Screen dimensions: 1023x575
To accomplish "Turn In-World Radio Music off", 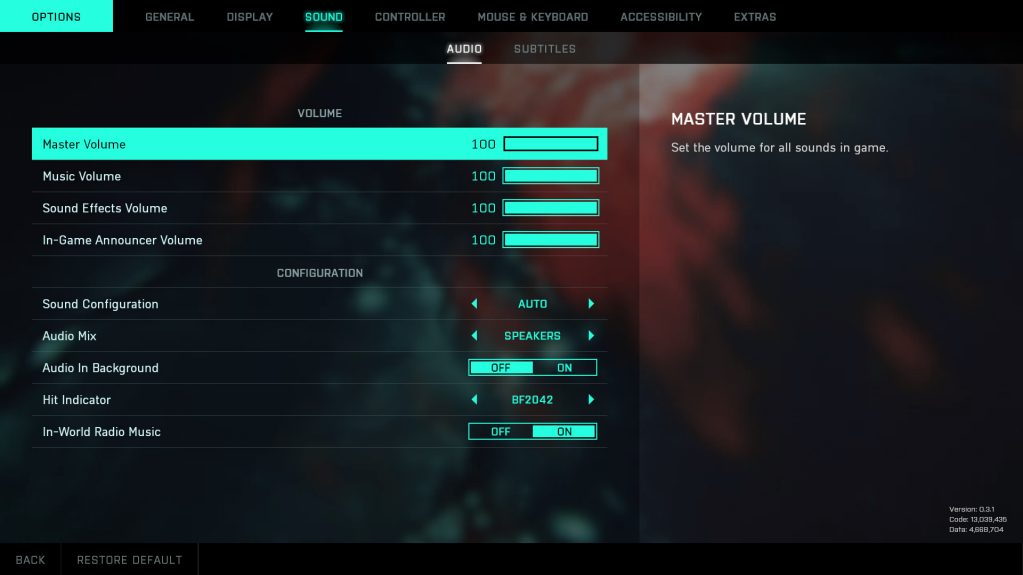I will click(500, 432).
